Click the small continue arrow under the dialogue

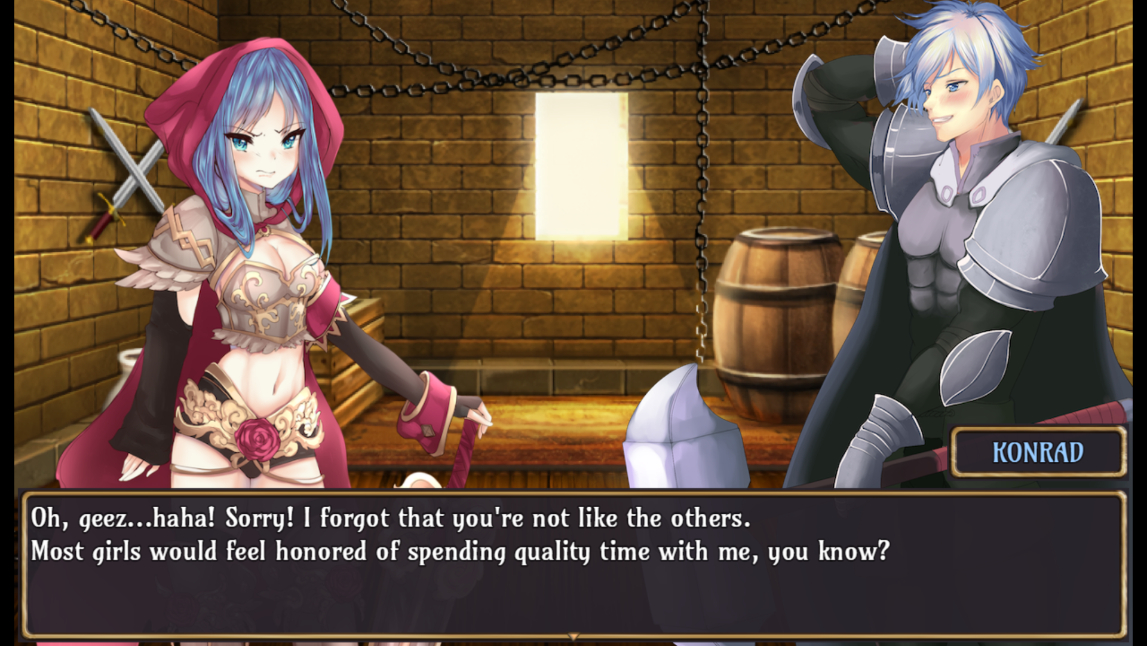click(x=573, y=636)
